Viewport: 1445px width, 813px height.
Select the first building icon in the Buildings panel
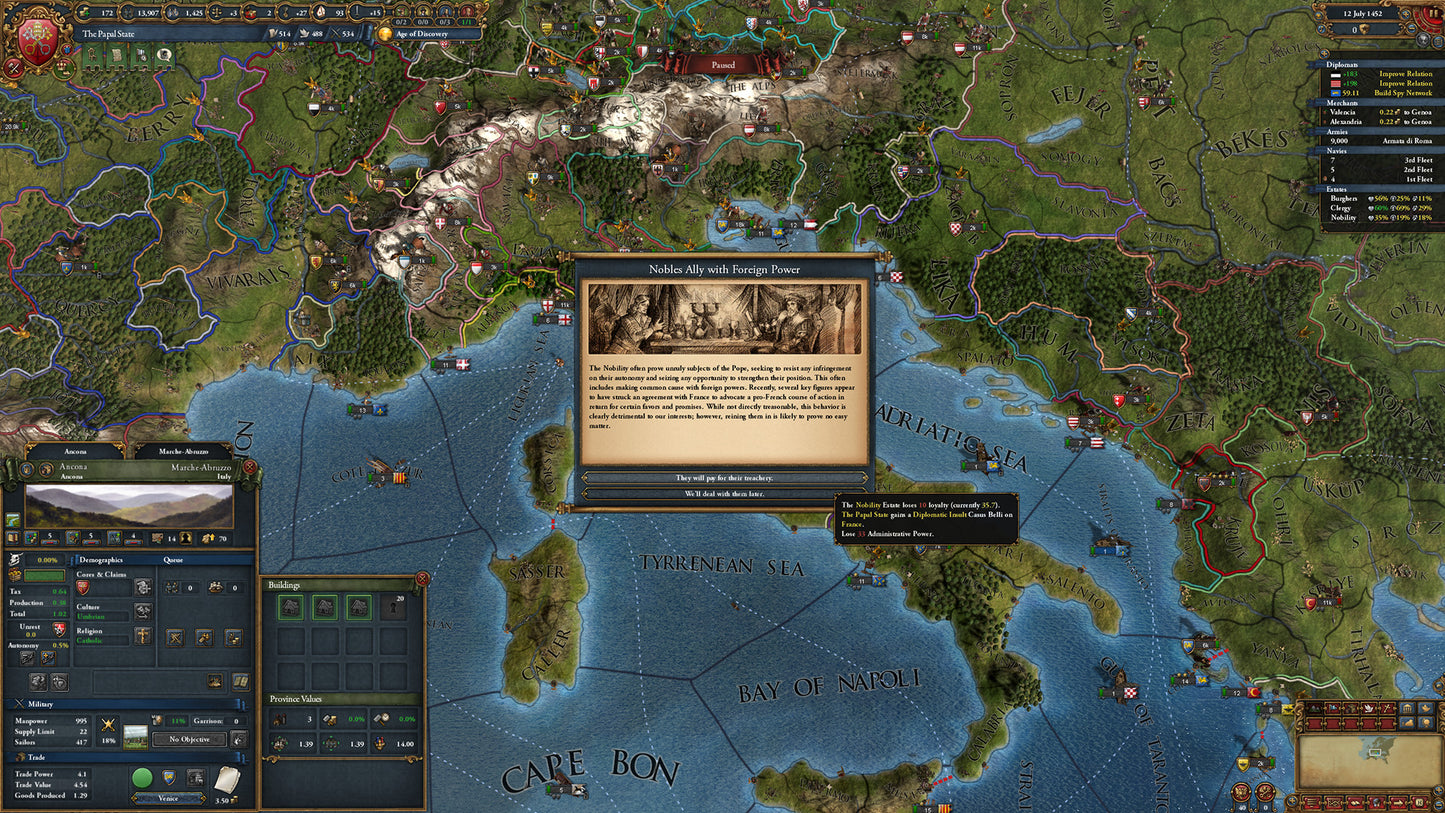[289, 605]
